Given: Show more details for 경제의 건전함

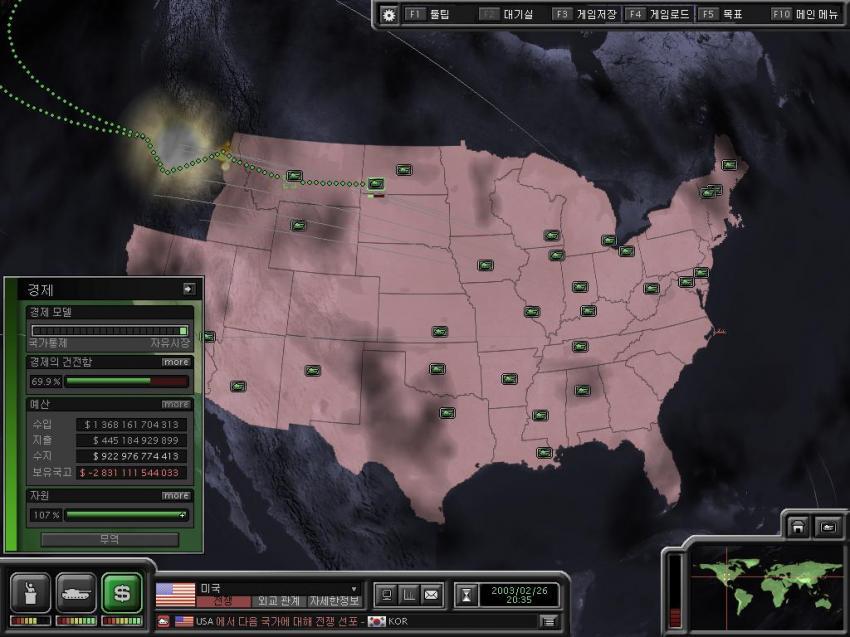Looking at the screenshot, I should [176, 362].
